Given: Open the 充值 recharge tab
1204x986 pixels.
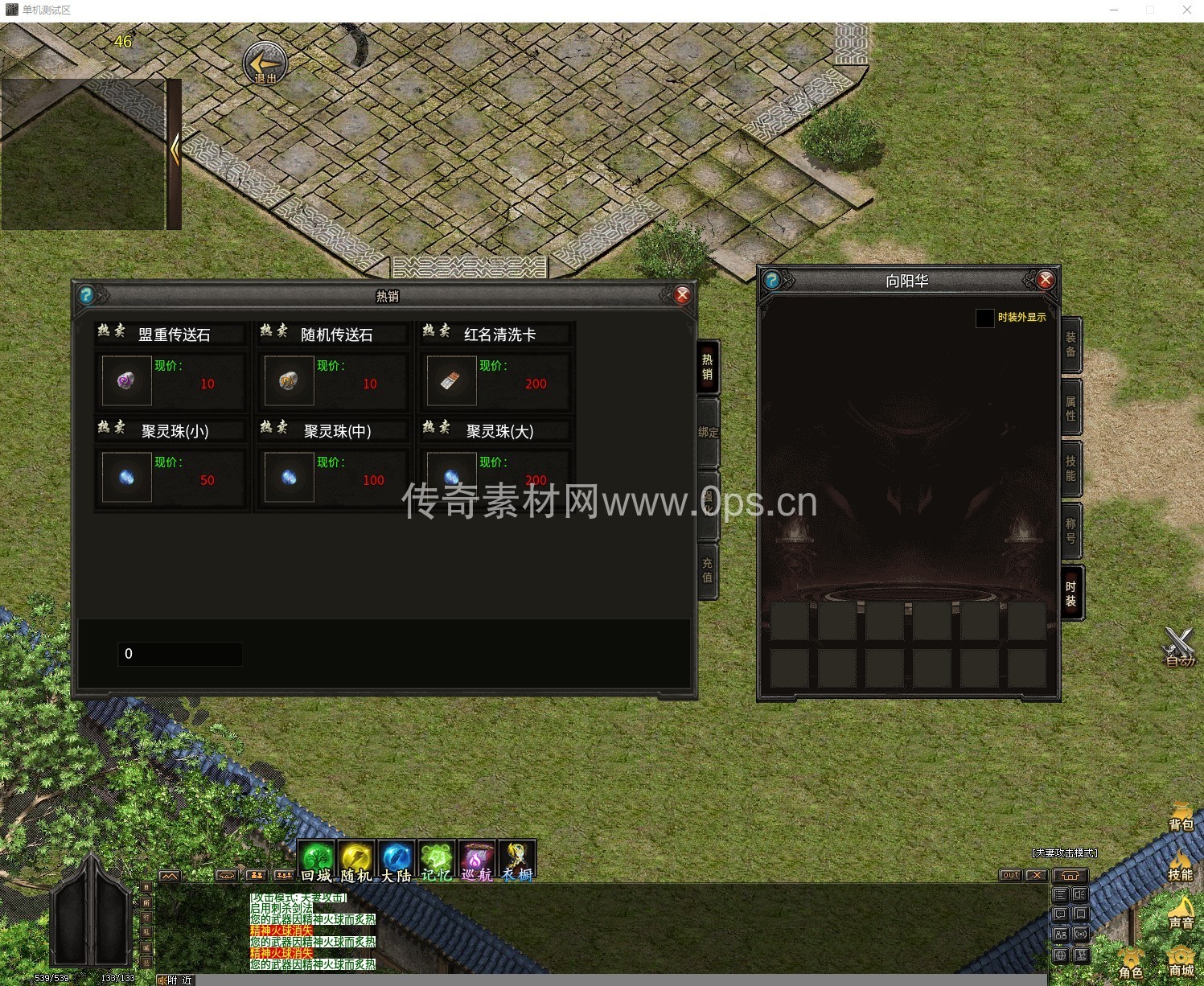Looking at the screenshot, I should 708,570.
